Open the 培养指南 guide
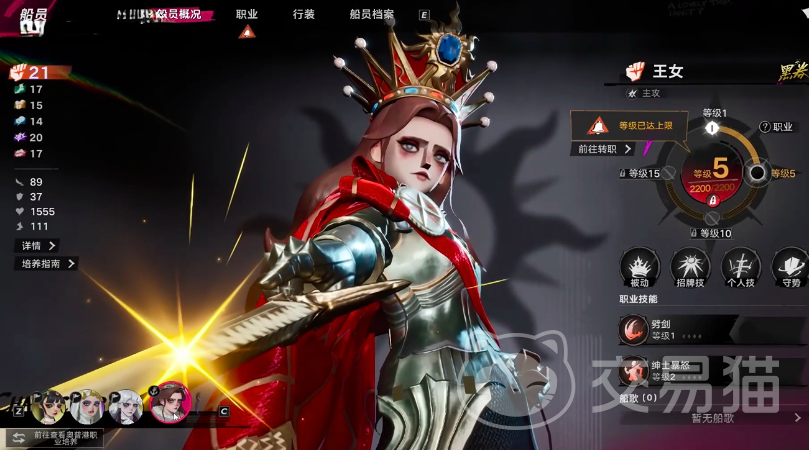This screenshot has width=809, height=450. [x=48, y=264]
